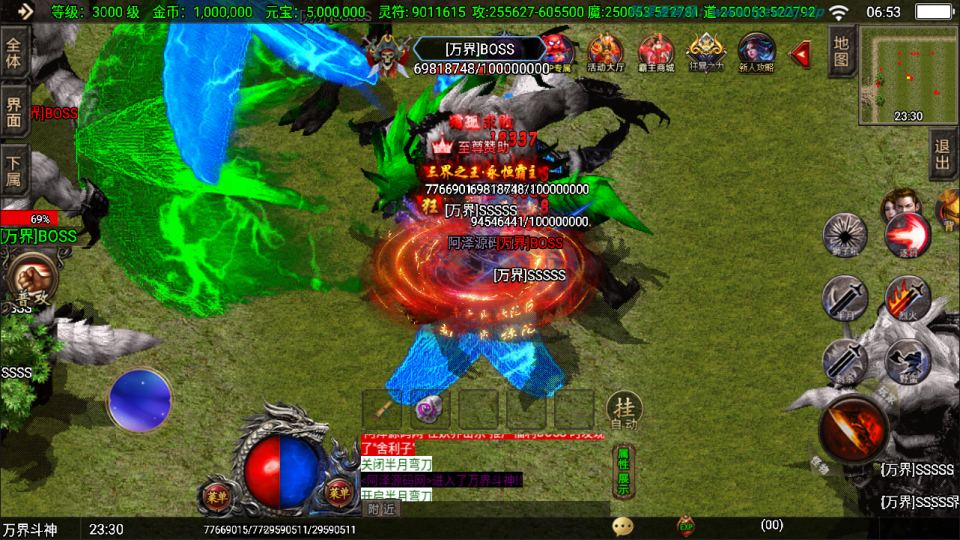Switch to the 下属 side tab
The width and height of the screenshot is (960, 540).
pos(14,170)
